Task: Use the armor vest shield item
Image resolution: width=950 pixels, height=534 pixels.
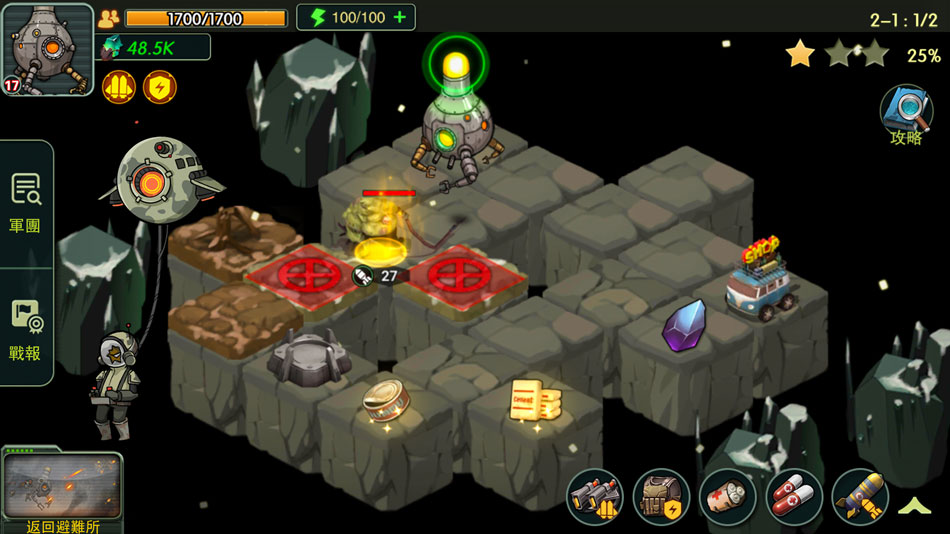Action: click(661, 497)
